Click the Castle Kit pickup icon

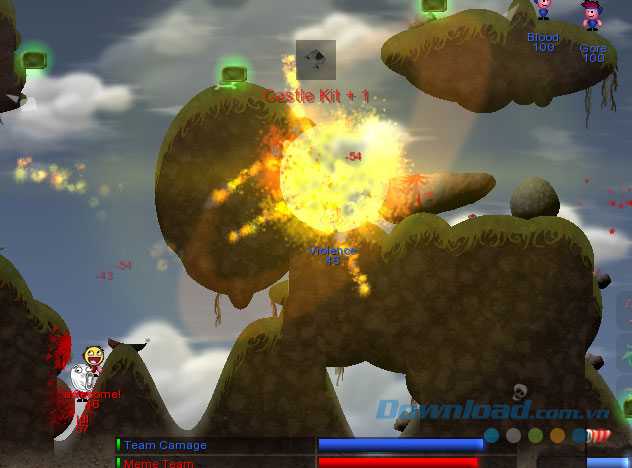[315, 59]
